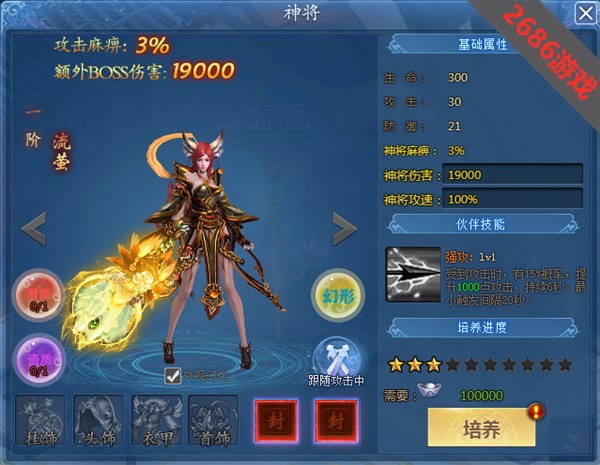Screen dimensions: 600x465
Task: Show the previous general with left arrow
Action: (x=33, y=229)
